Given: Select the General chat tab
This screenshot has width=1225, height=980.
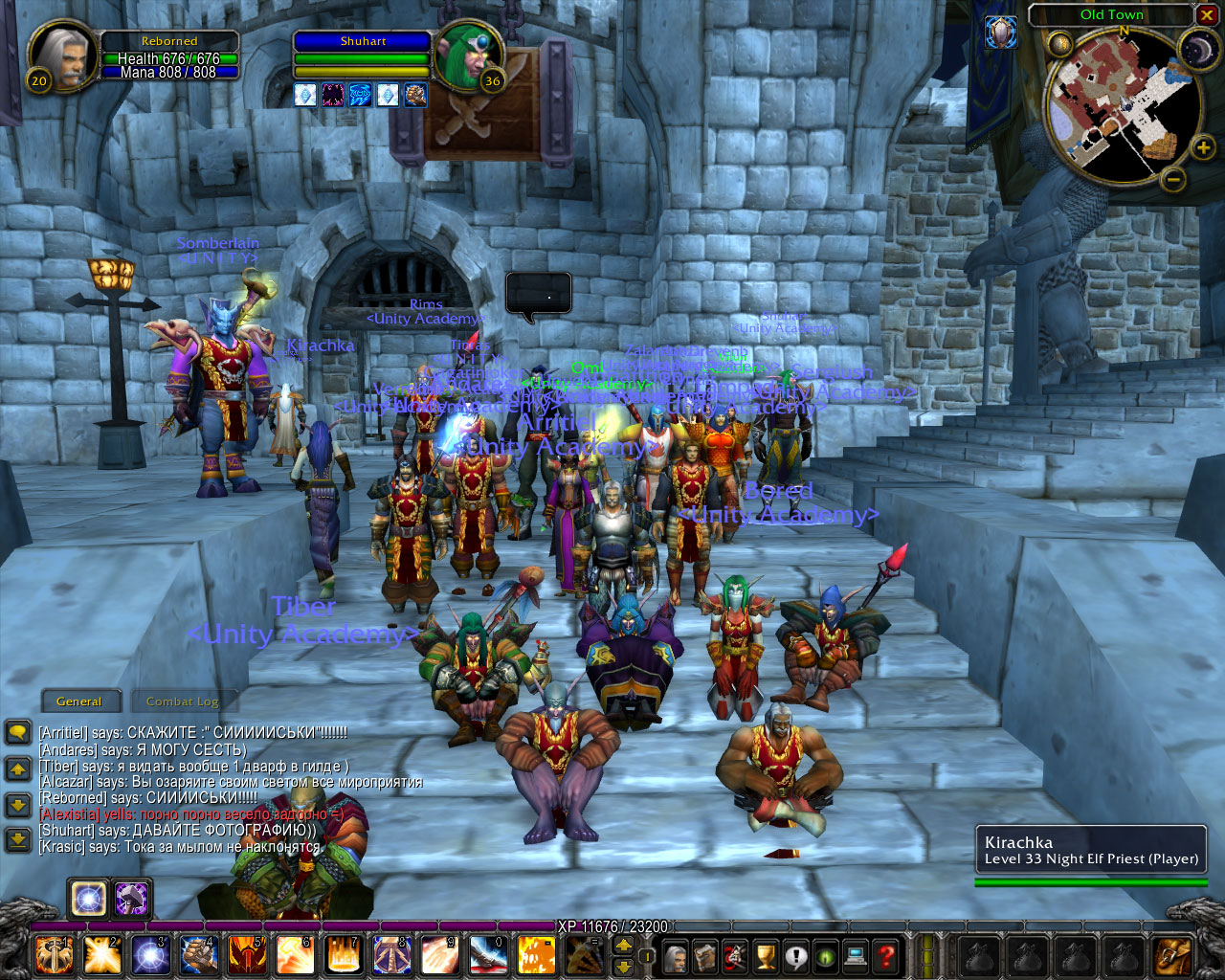Looking at the screenshot, I should click(x=79, y=702).
